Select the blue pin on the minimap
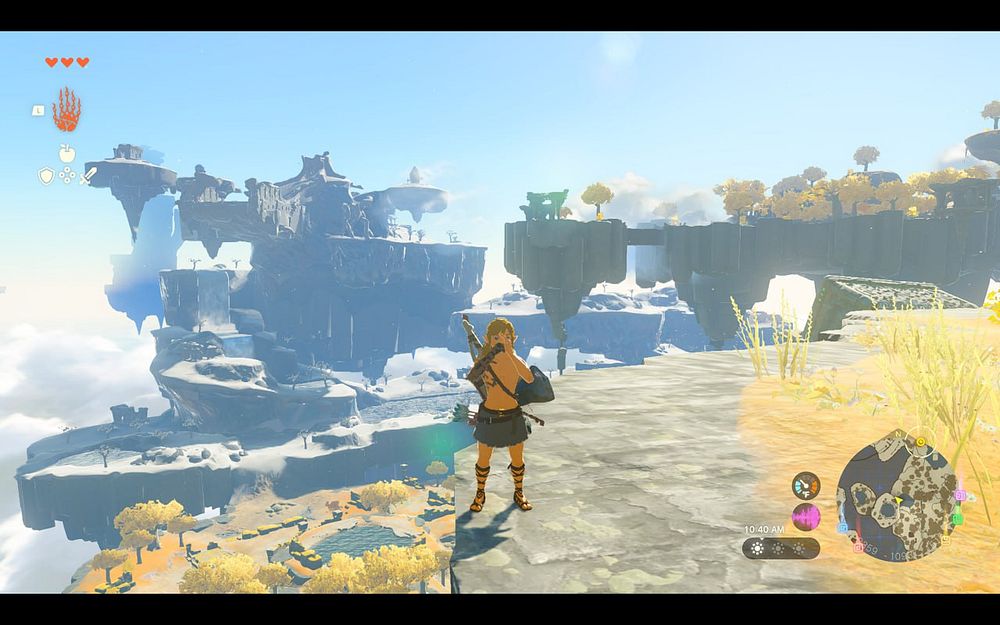 pyautogui.click(x=842, y=526)
